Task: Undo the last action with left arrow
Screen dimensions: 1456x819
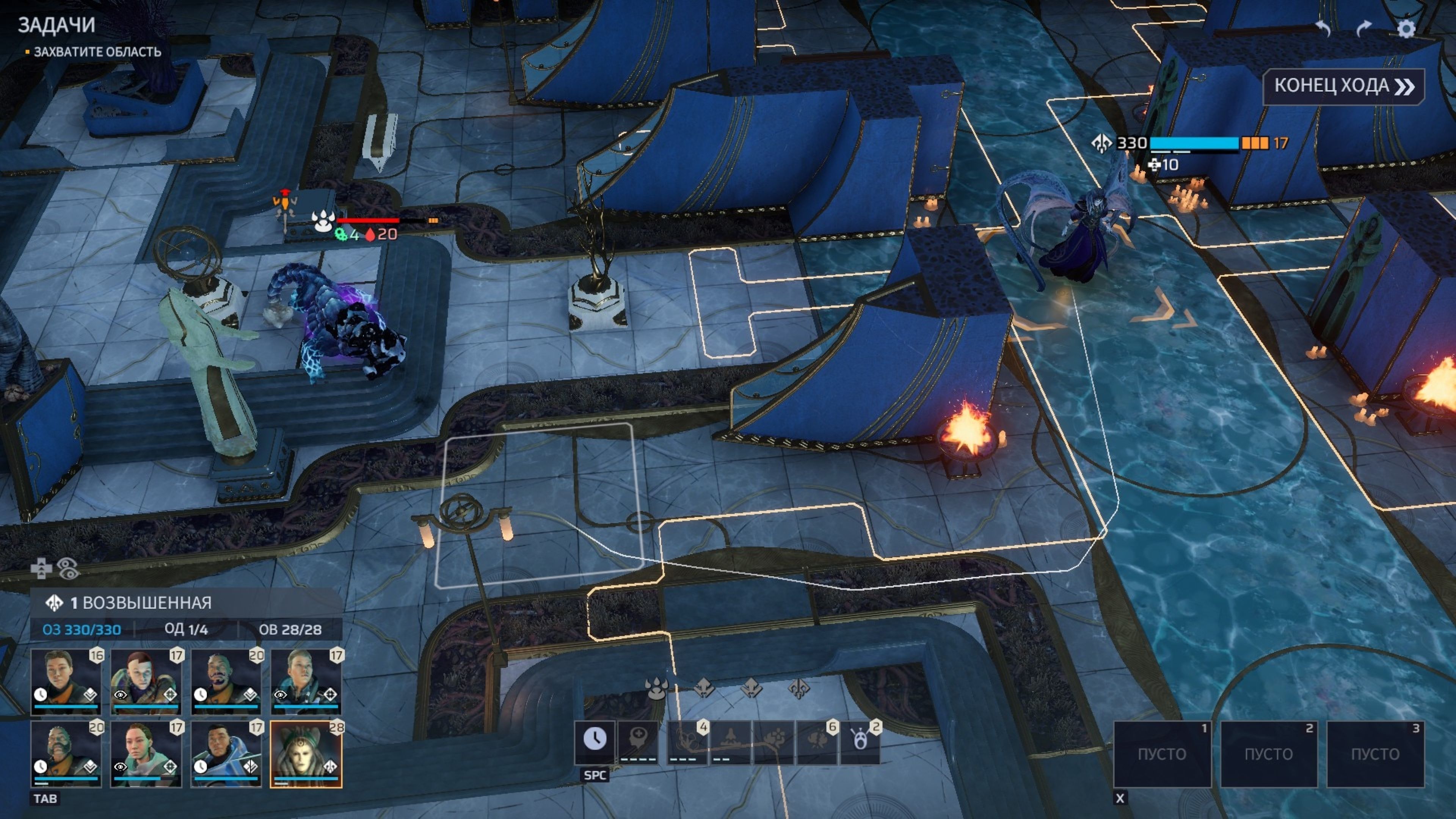Action: (x=1323, y=28)
